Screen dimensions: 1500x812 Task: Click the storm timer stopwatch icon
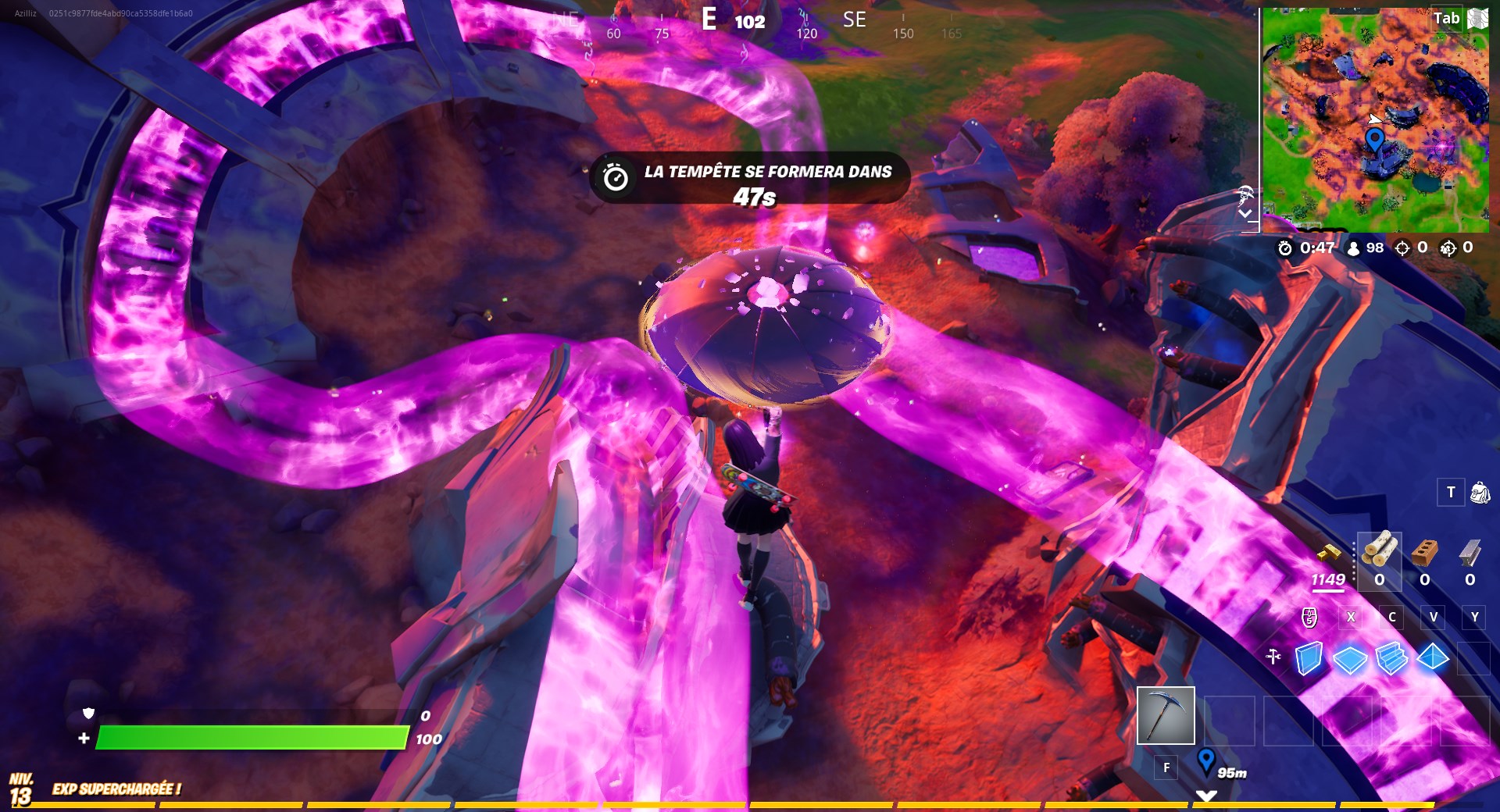pyautogui.click(x=1285, y=248)
